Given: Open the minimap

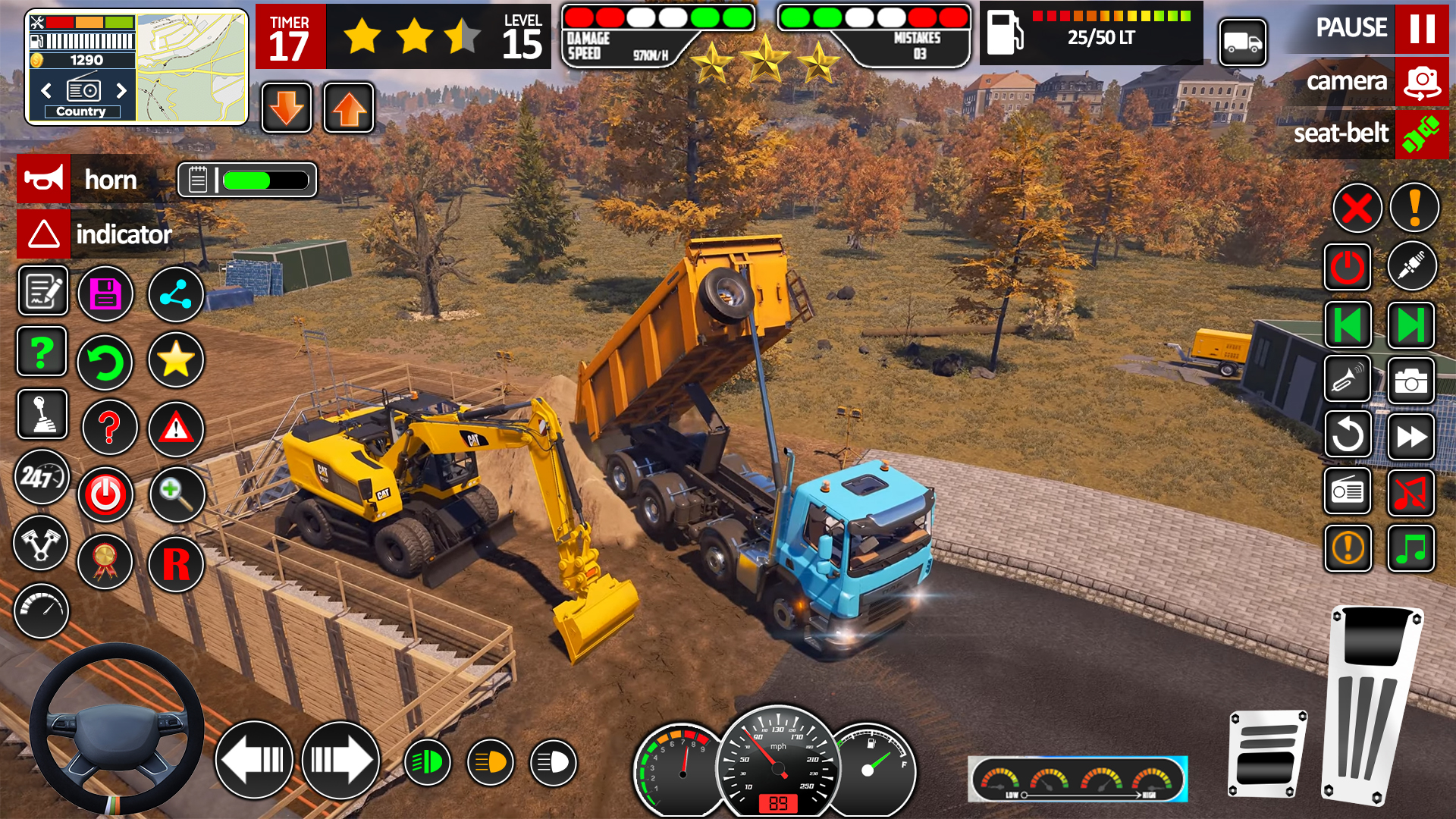Looking at the screenshot, I should click(192, 67).
